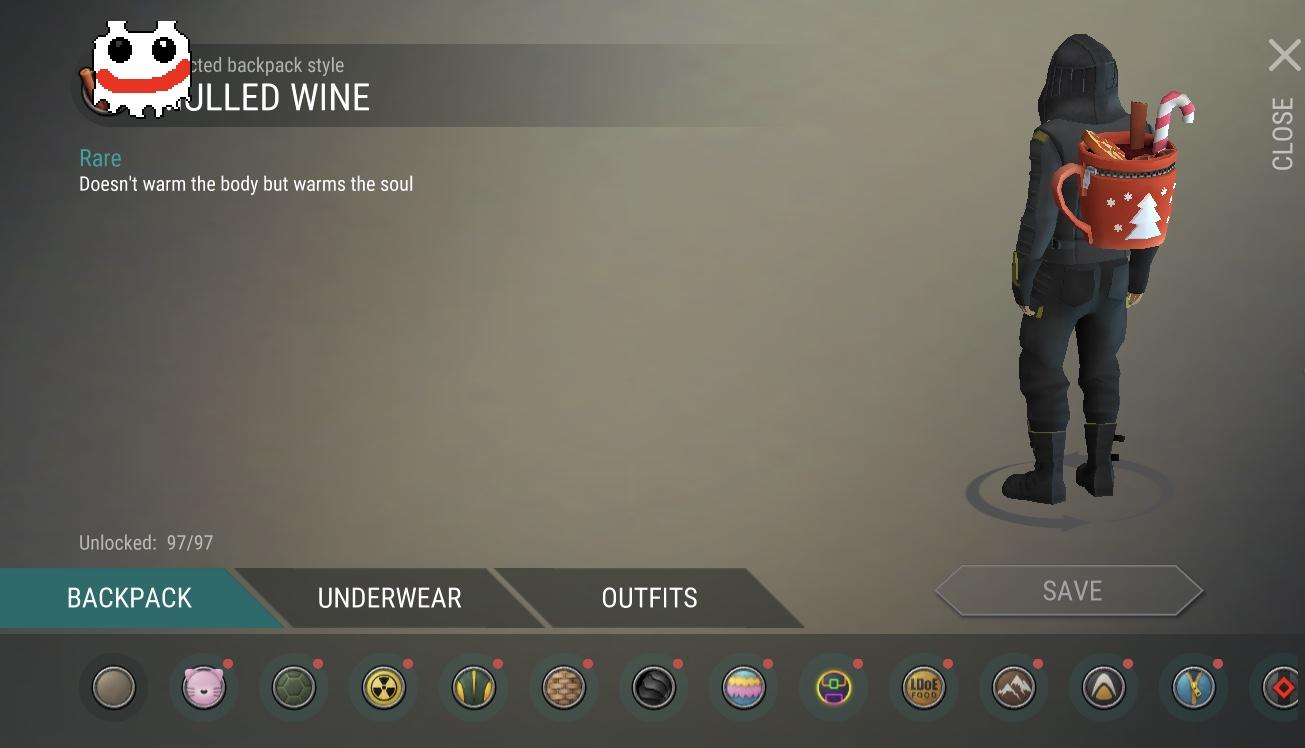Select the snowy mountain backpack style
This screenshot has height=748, width=1305.
[1014, 688]
